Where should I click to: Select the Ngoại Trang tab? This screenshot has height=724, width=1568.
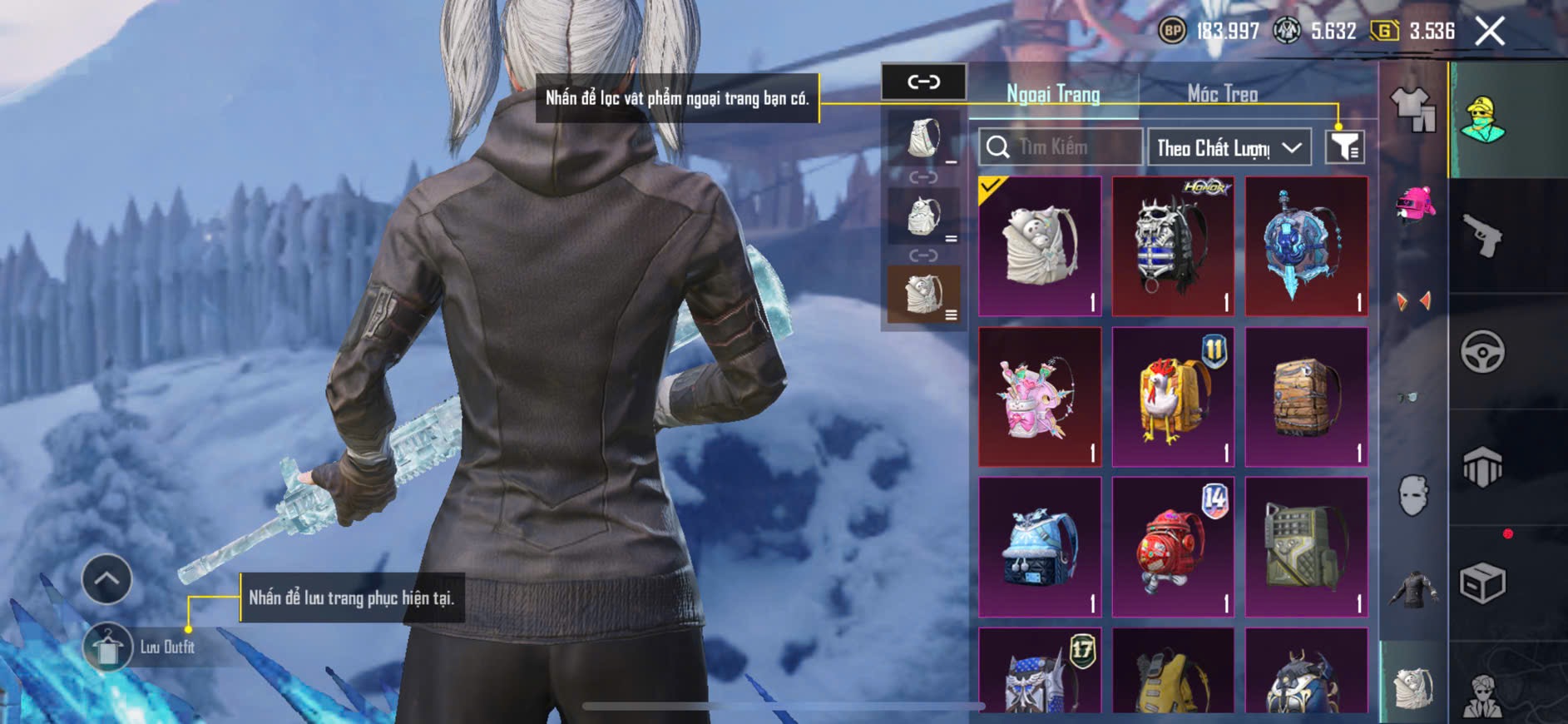pyautogui.click(x=1053, y=94)
